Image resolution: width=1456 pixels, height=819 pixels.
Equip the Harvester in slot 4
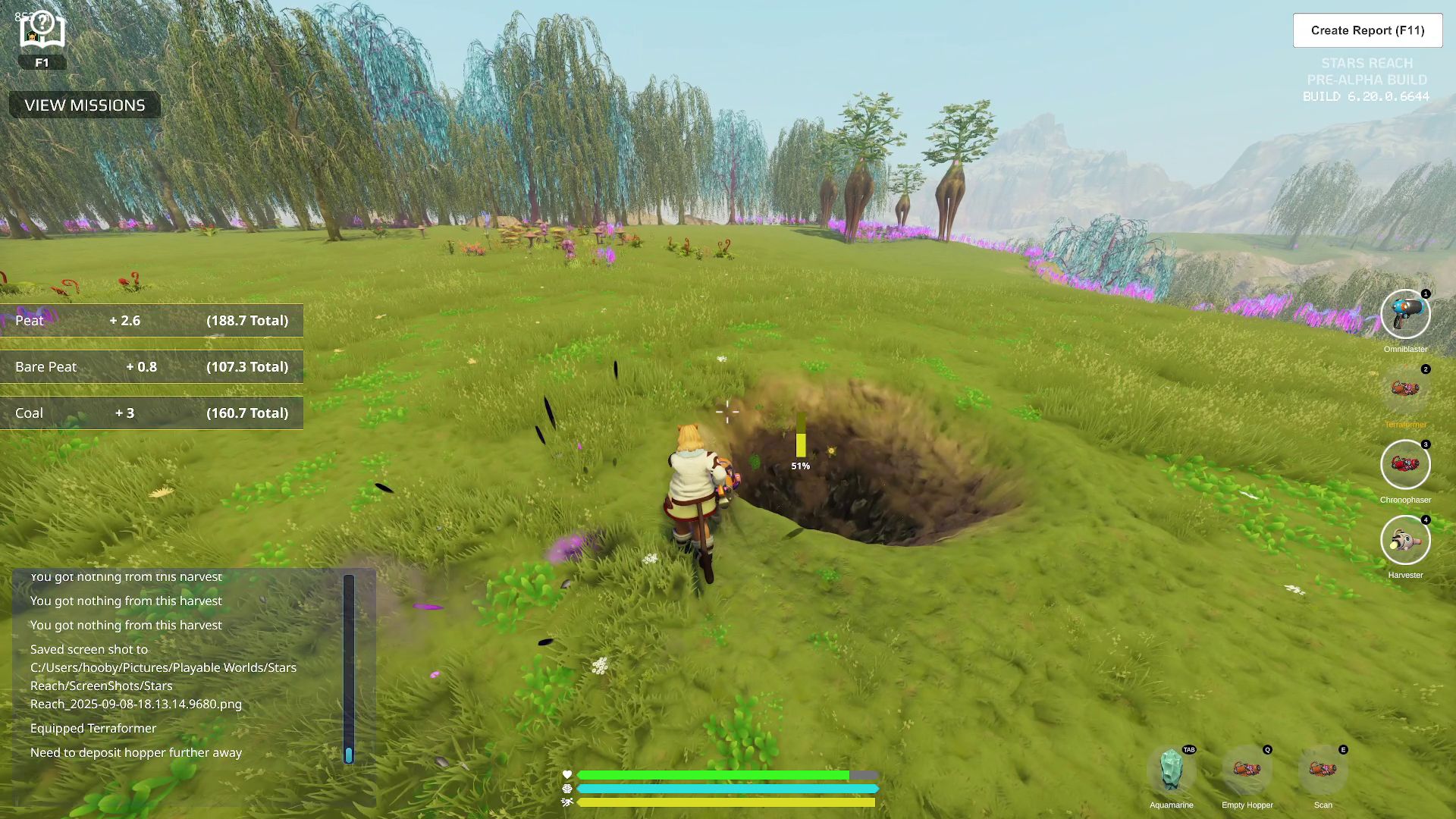click(x=1405, y=540)
